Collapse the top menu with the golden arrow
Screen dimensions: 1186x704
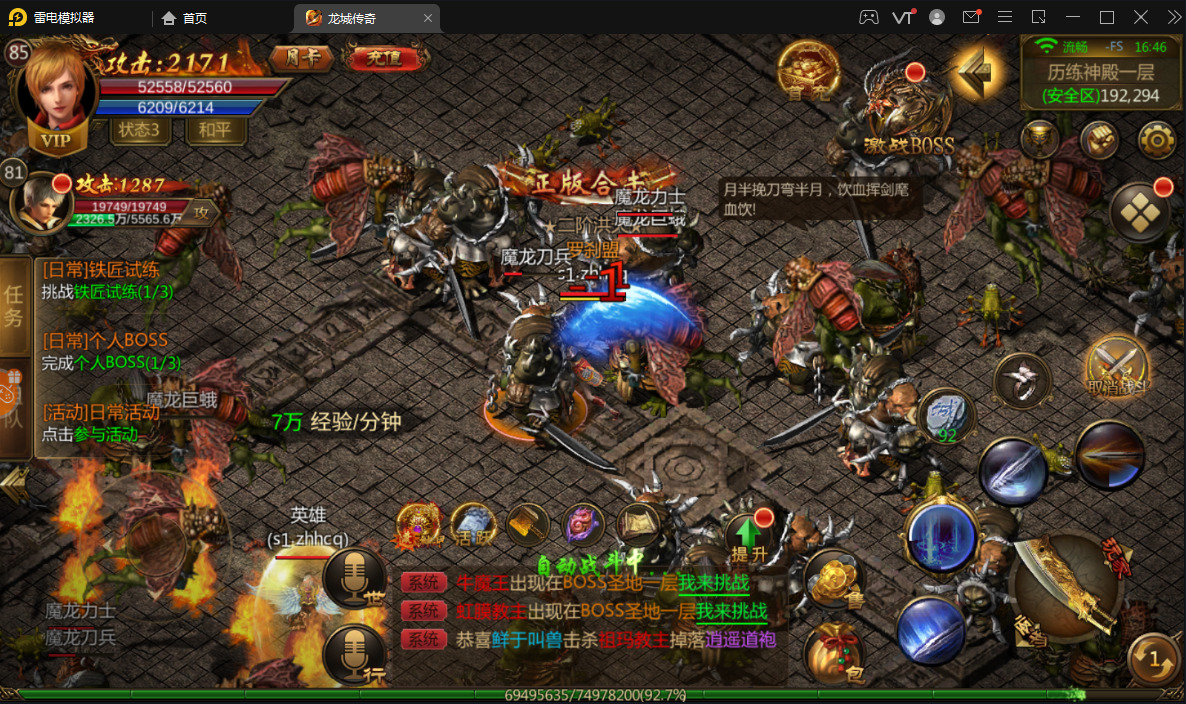pos(976,70)
